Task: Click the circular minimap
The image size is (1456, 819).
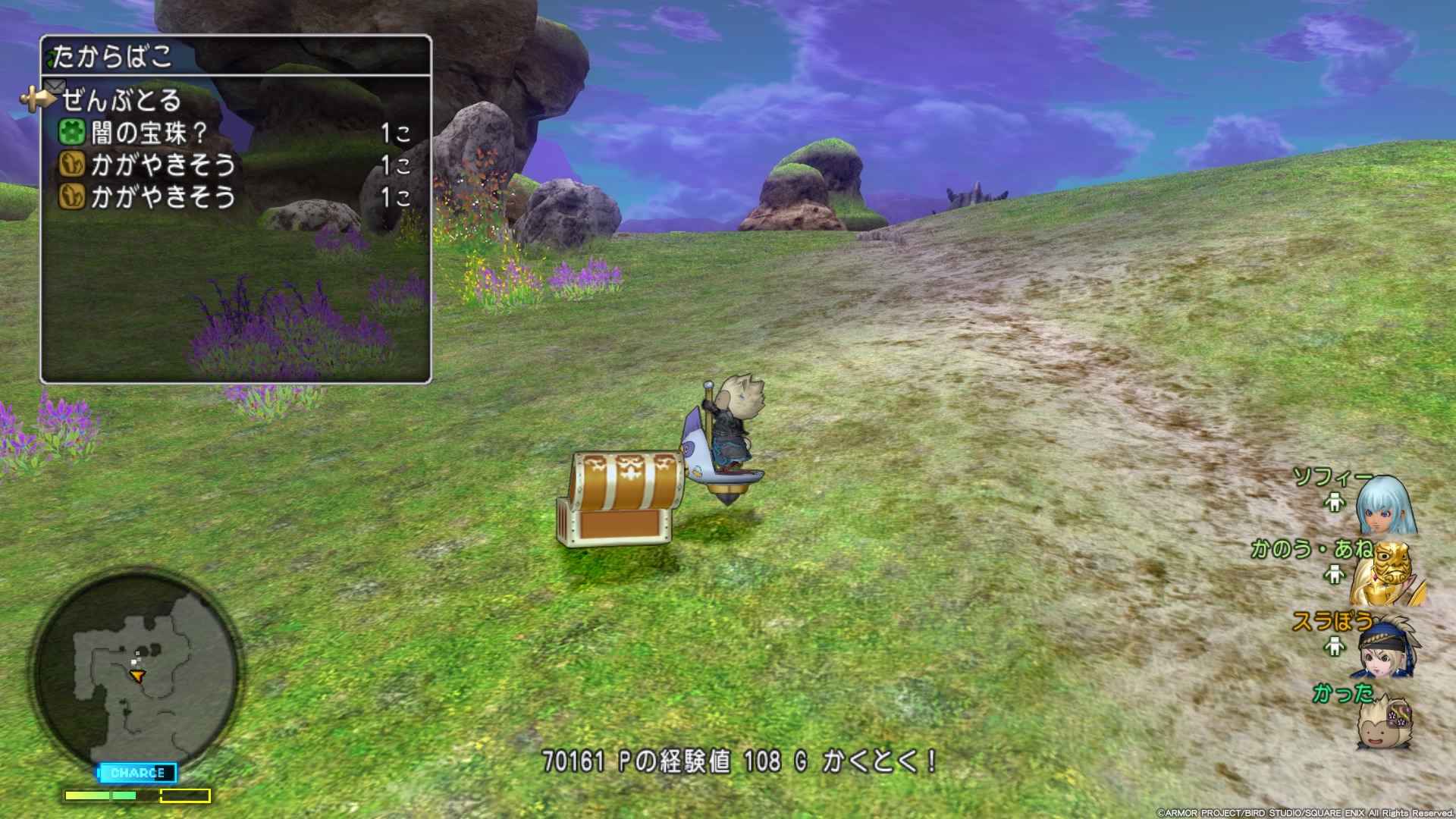Action: [136, 670]
